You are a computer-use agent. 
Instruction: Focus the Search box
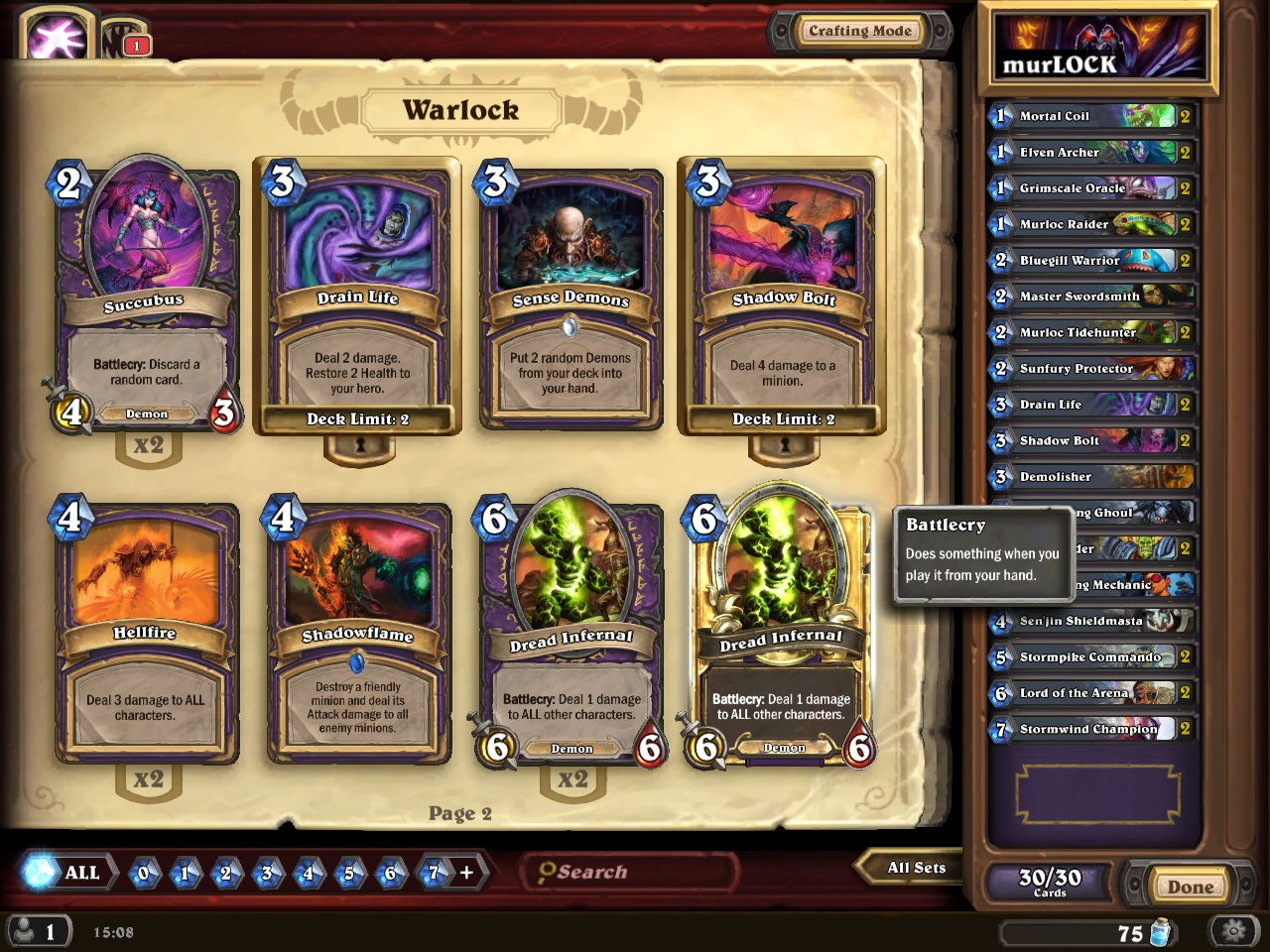(x=629, y=872)
